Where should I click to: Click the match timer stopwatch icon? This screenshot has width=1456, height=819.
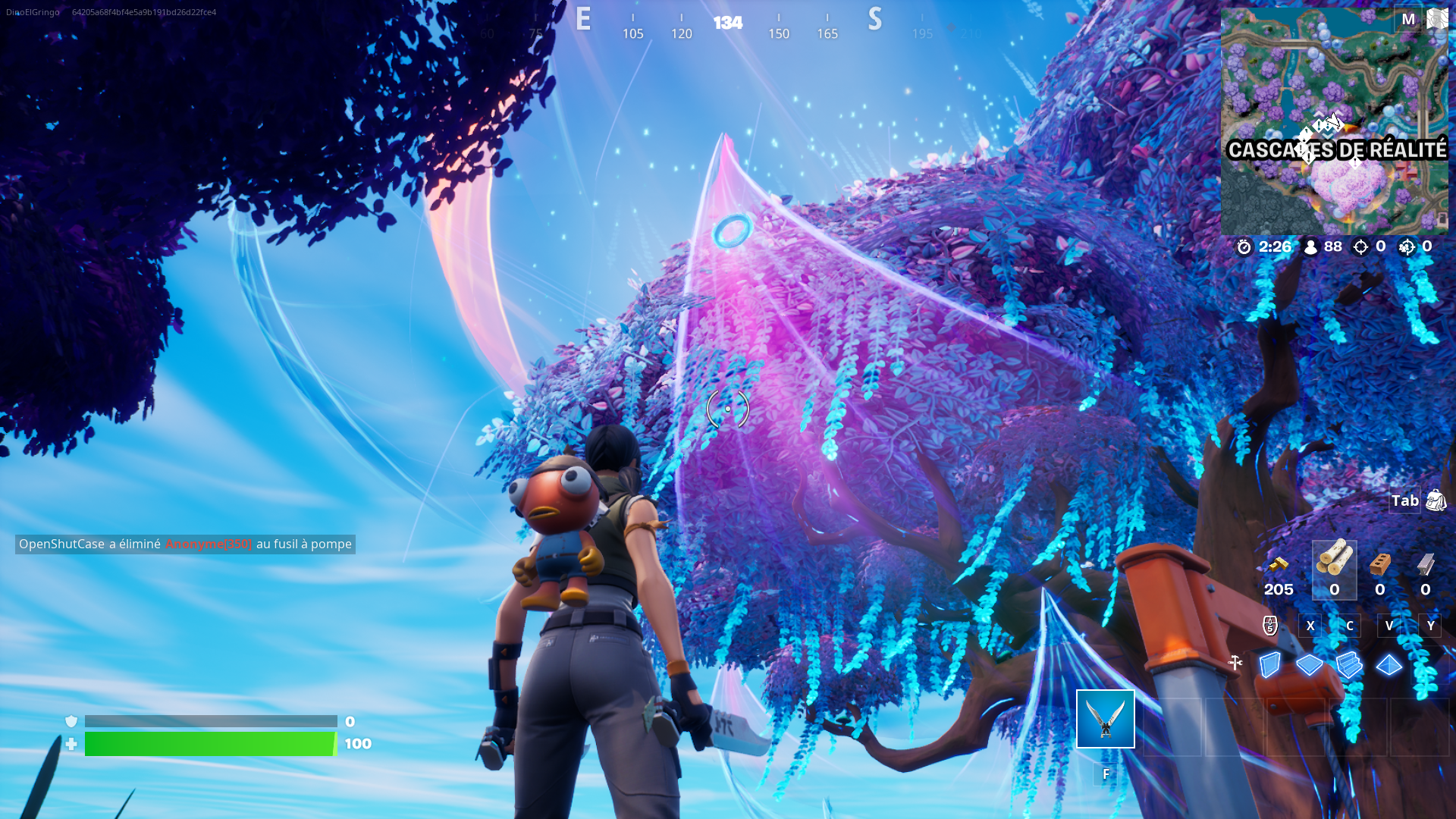pyautogui.click(x=1244, y=246)
